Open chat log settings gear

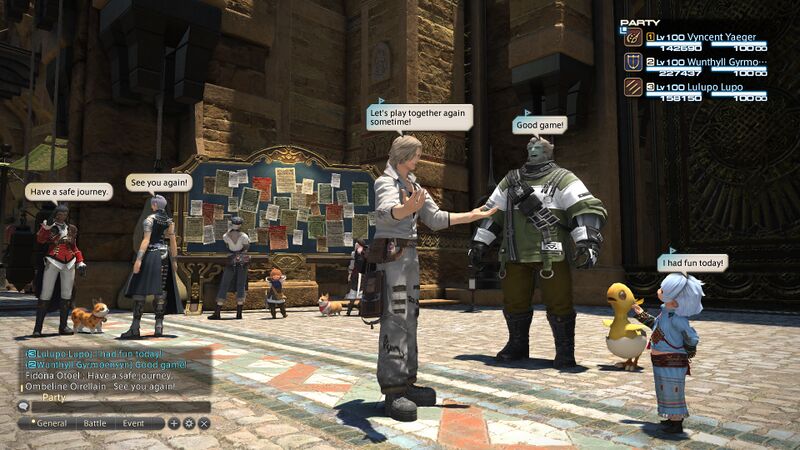click(188, 423)
